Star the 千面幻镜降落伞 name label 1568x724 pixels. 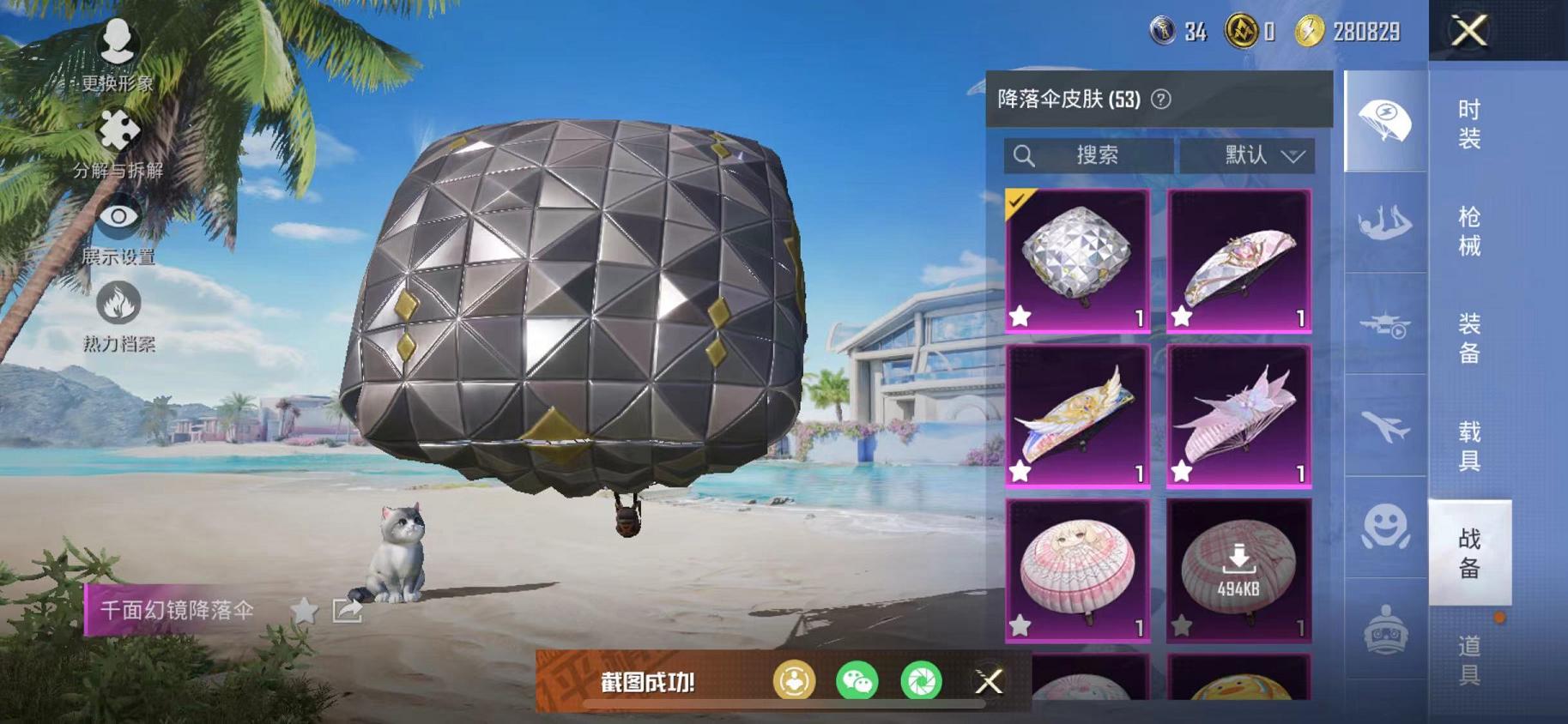[x=305, y=609]
